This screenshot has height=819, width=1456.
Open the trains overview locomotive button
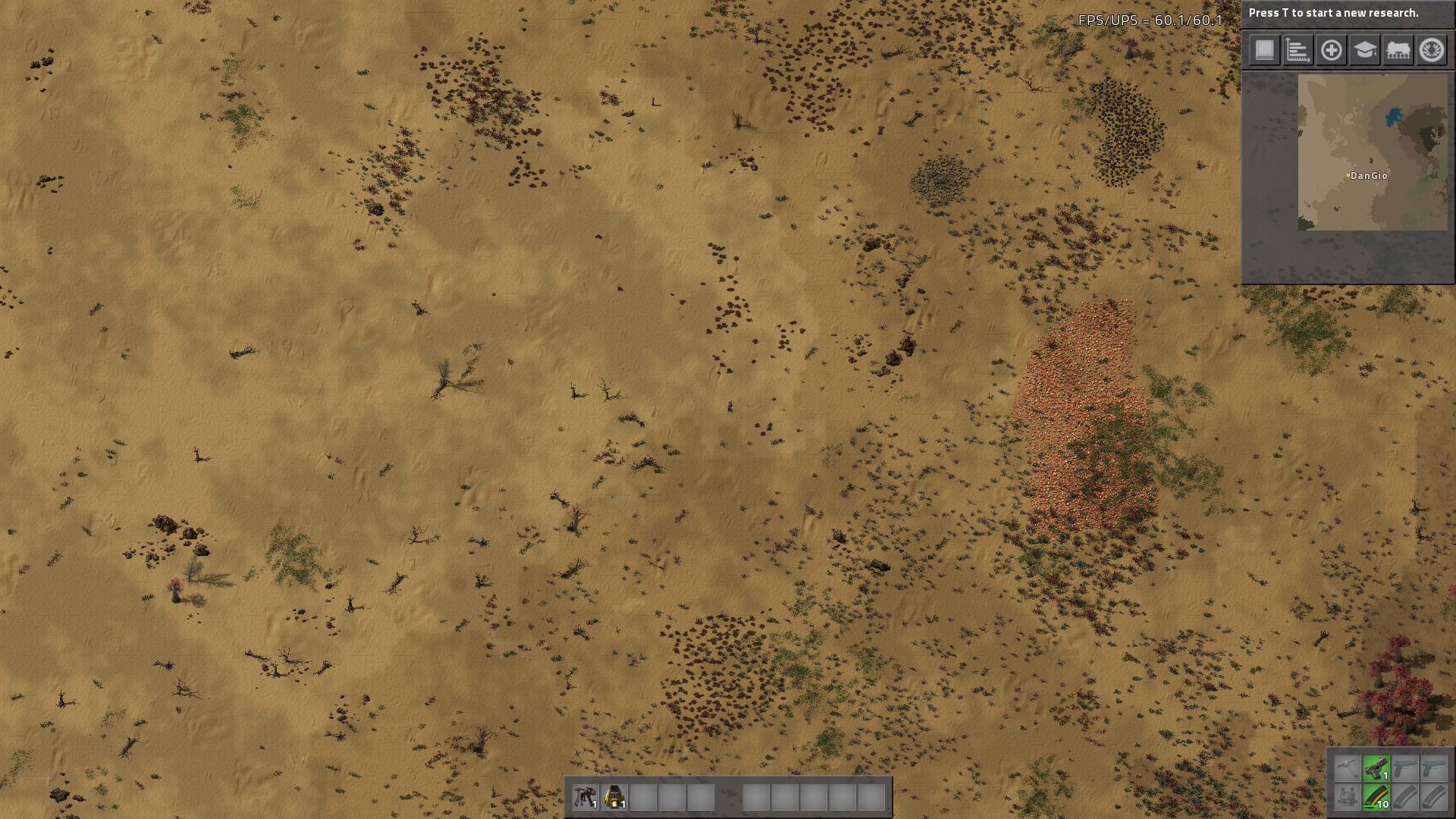point(1398,51)
